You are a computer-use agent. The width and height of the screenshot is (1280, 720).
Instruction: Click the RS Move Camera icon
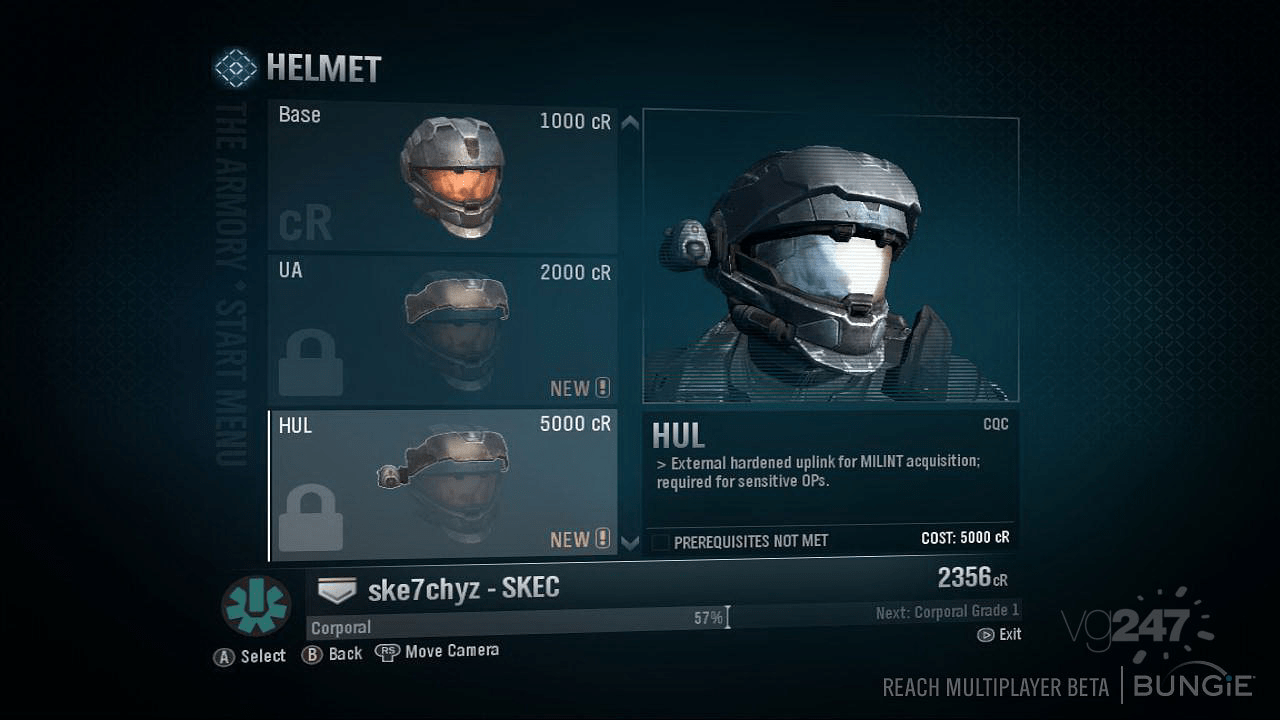pyautogui.click(x=390, y=650)
